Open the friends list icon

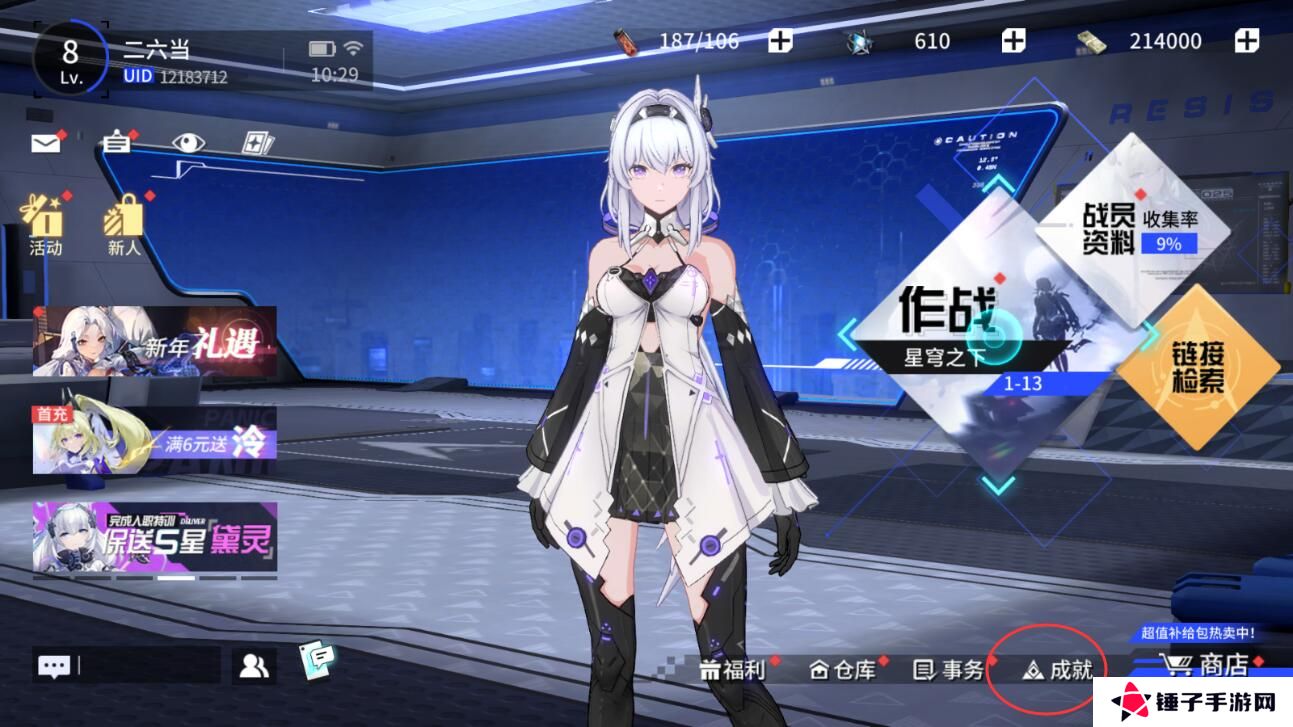[254, 666]
